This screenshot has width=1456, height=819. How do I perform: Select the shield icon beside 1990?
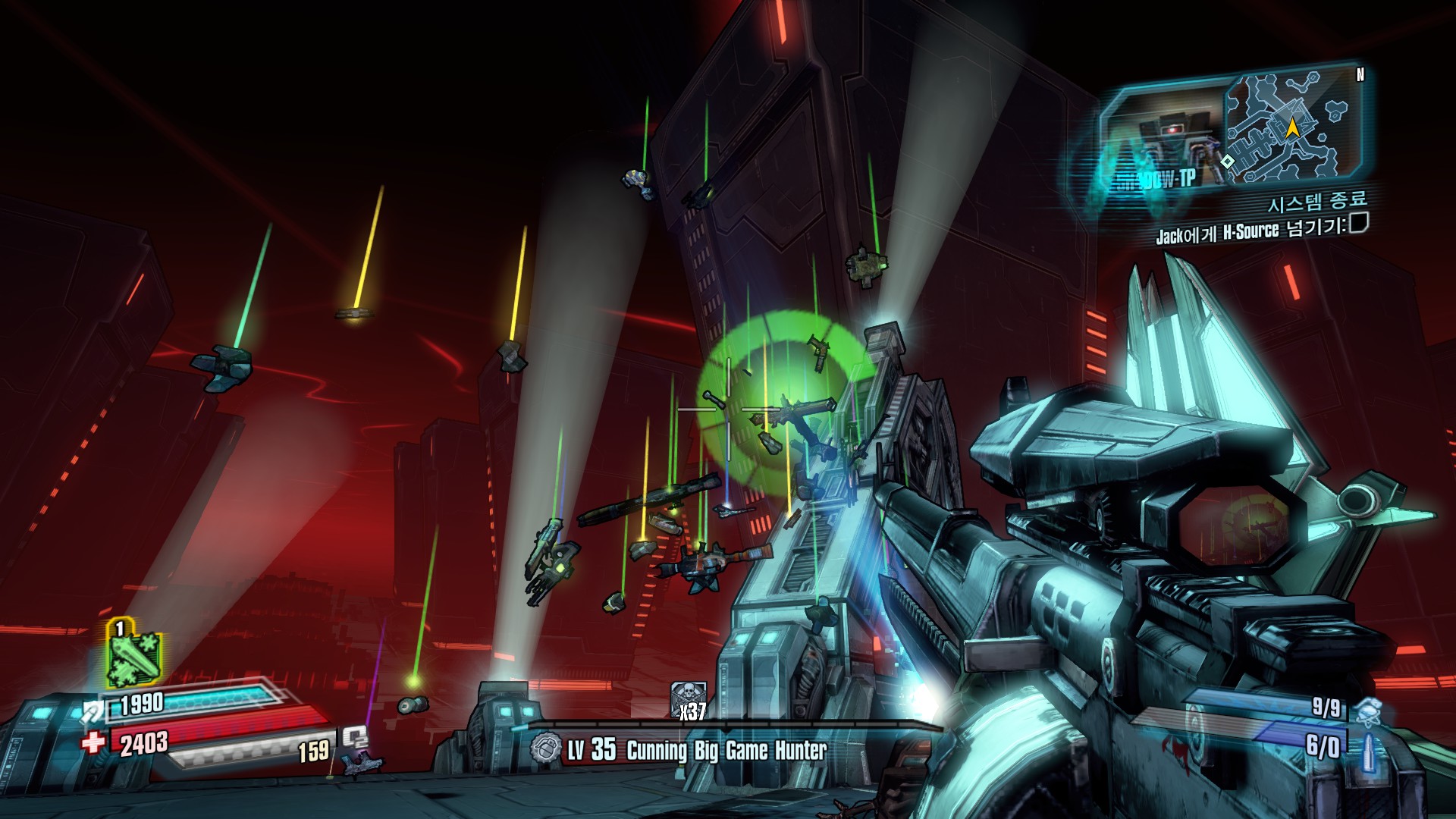click(x=93, y=711)
